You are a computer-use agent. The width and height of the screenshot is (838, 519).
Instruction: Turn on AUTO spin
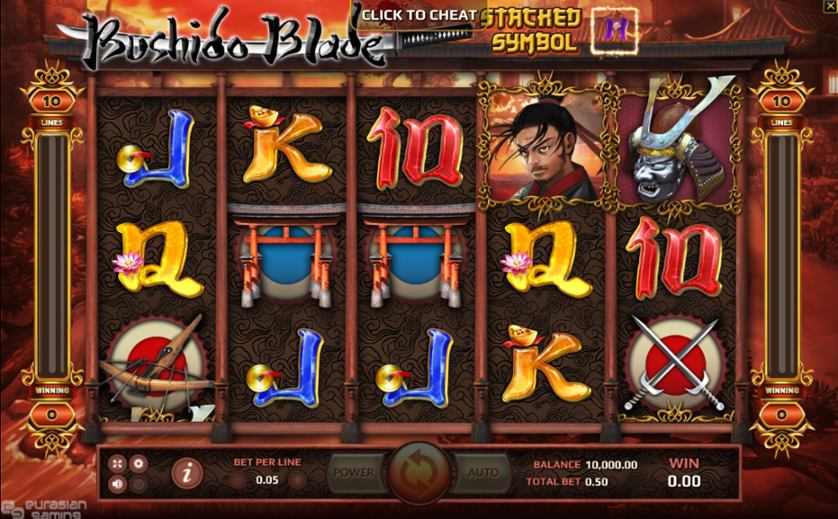click(x=483, y=472)
